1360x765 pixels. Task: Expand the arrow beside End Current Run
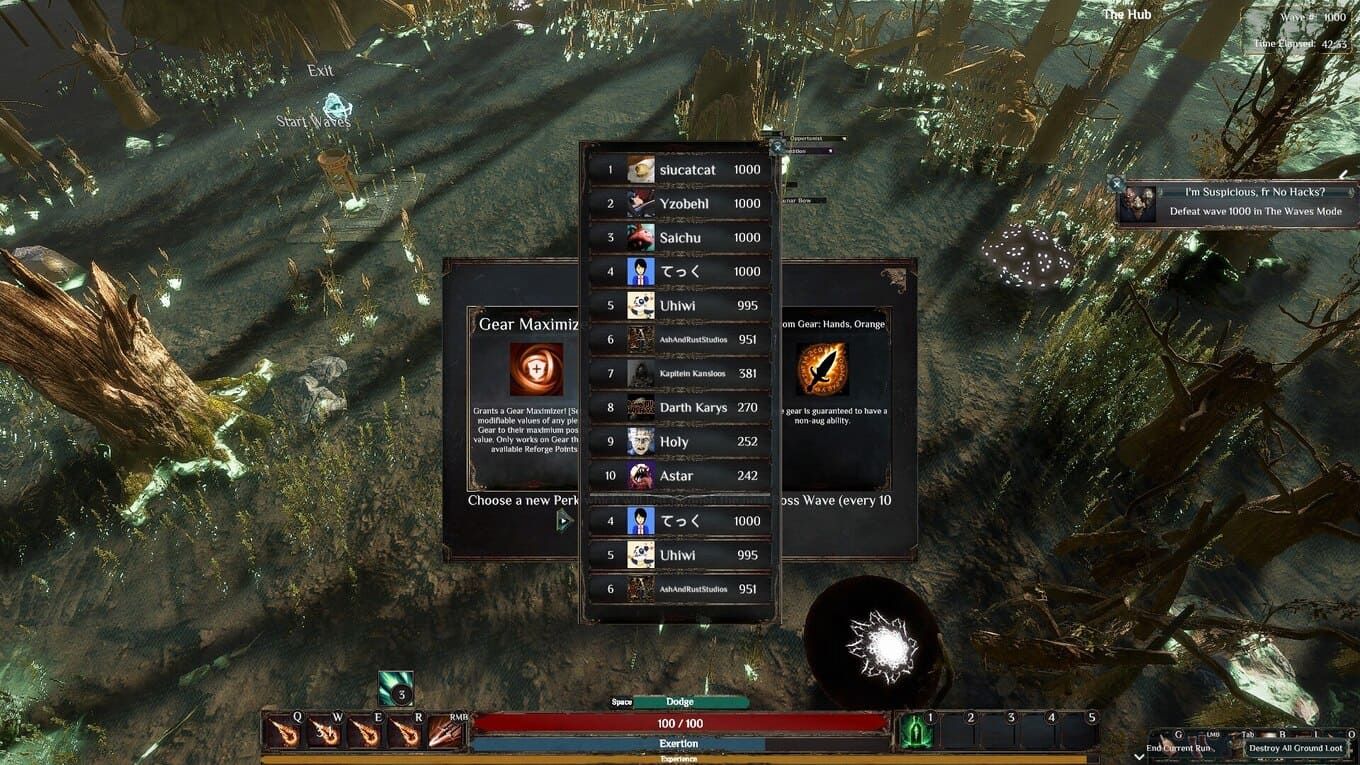pos(1140,756)
